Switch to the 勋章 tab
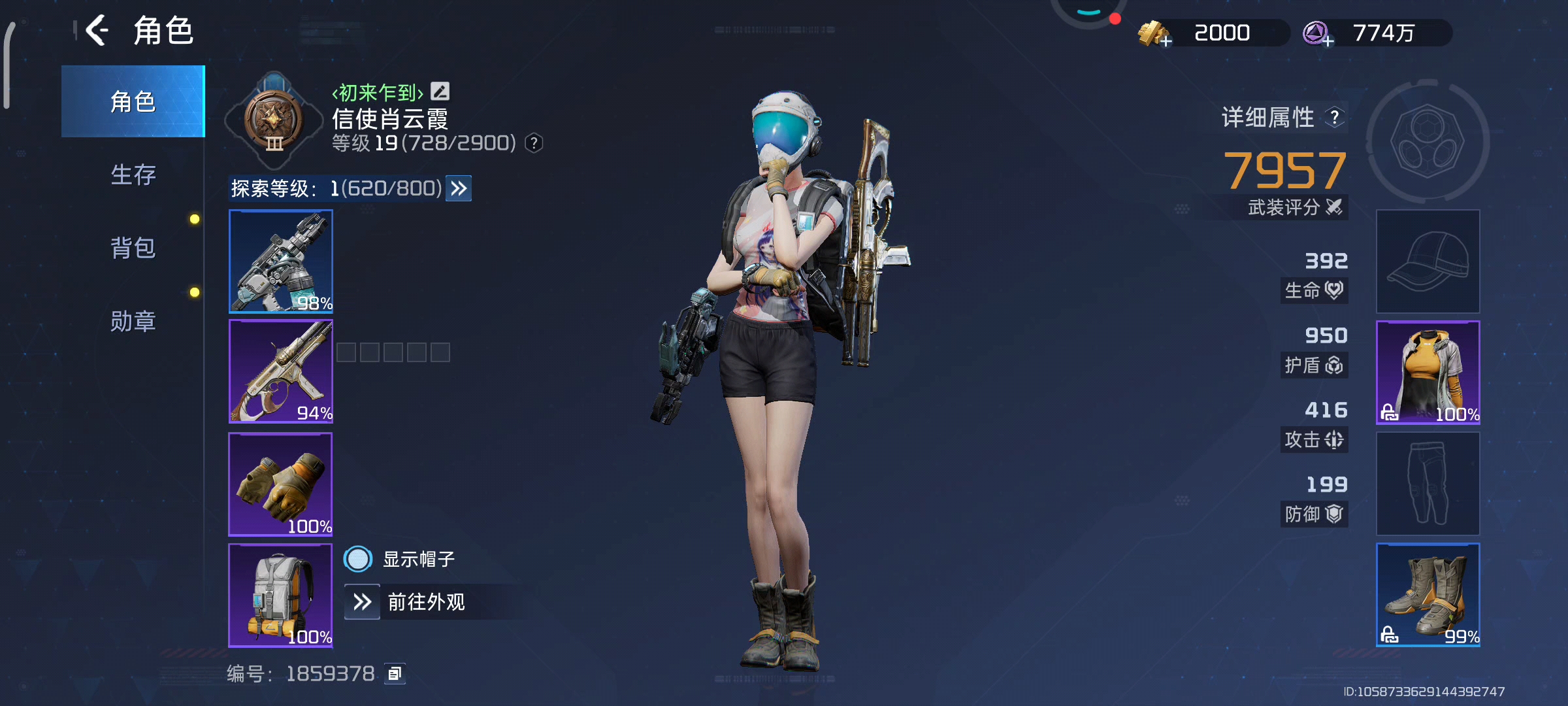 pos(133,321)
